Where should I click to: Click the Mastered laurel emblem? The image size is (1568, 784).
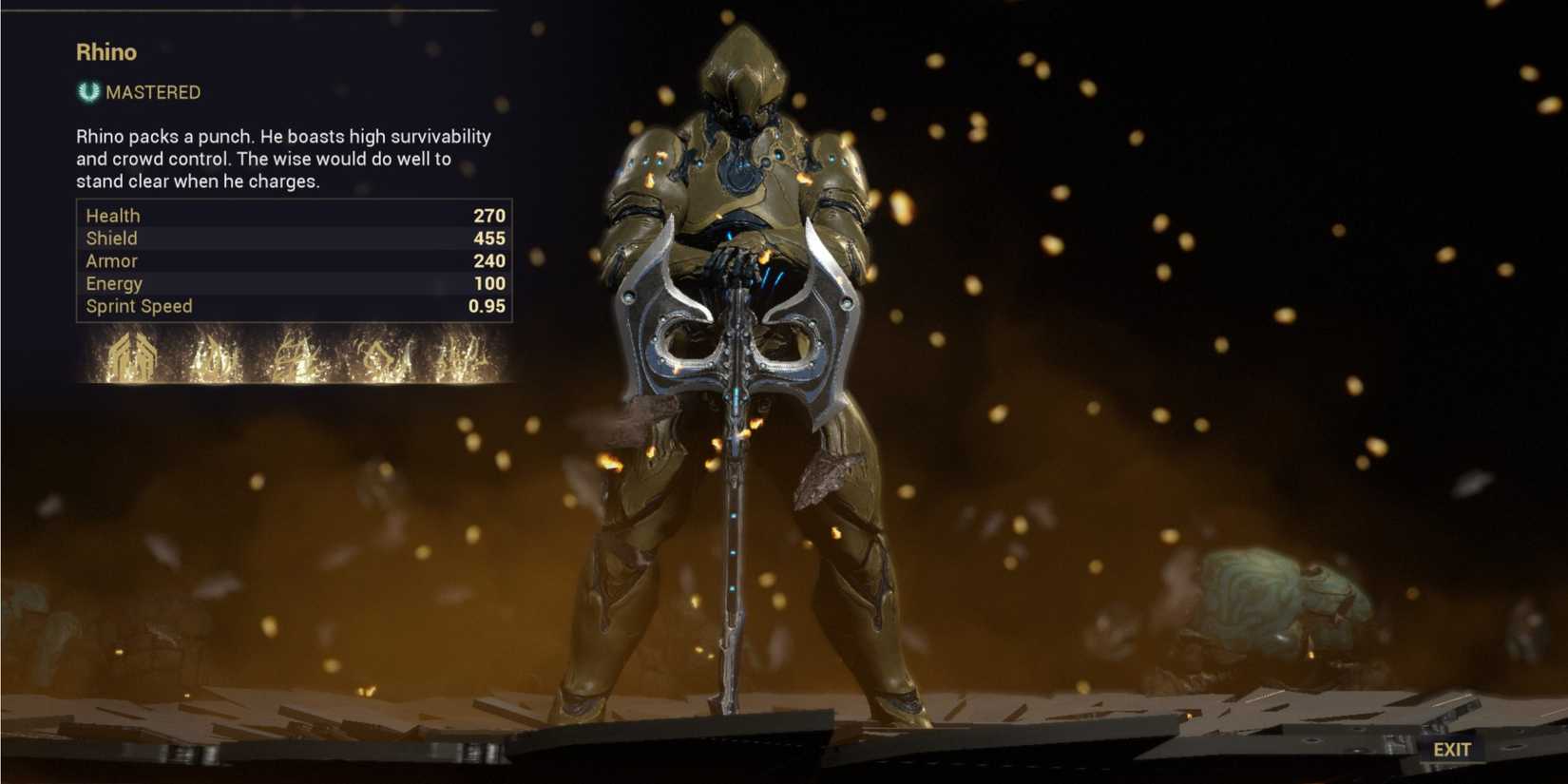pyautogui.click(x=86, y=92)
